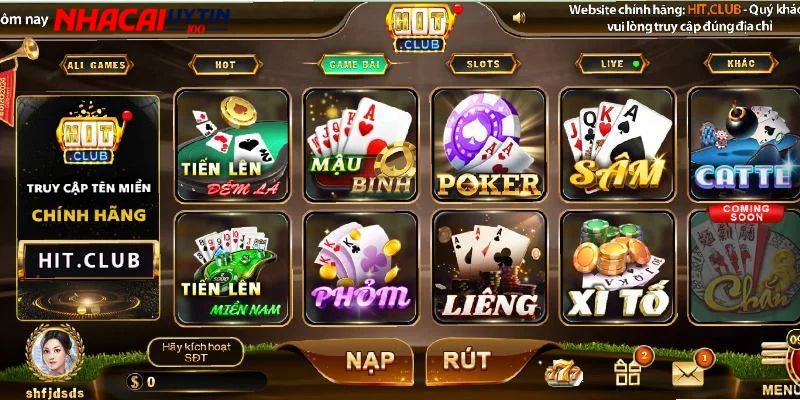Image resolution: width=800 pixels, height=400 pixels.
Task: Switch to the All Games tab
Action: 97,66
